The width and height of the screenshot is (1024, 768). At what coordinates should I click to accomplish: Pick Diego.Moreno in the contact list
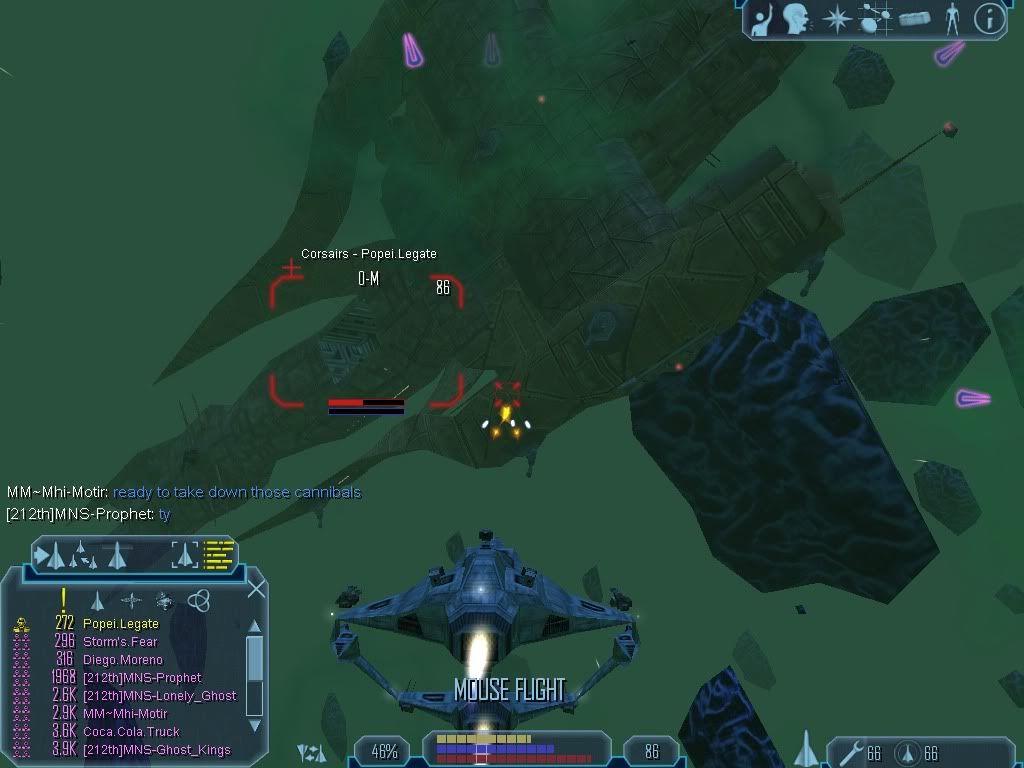pyautogui.click(x=122, y=660)
